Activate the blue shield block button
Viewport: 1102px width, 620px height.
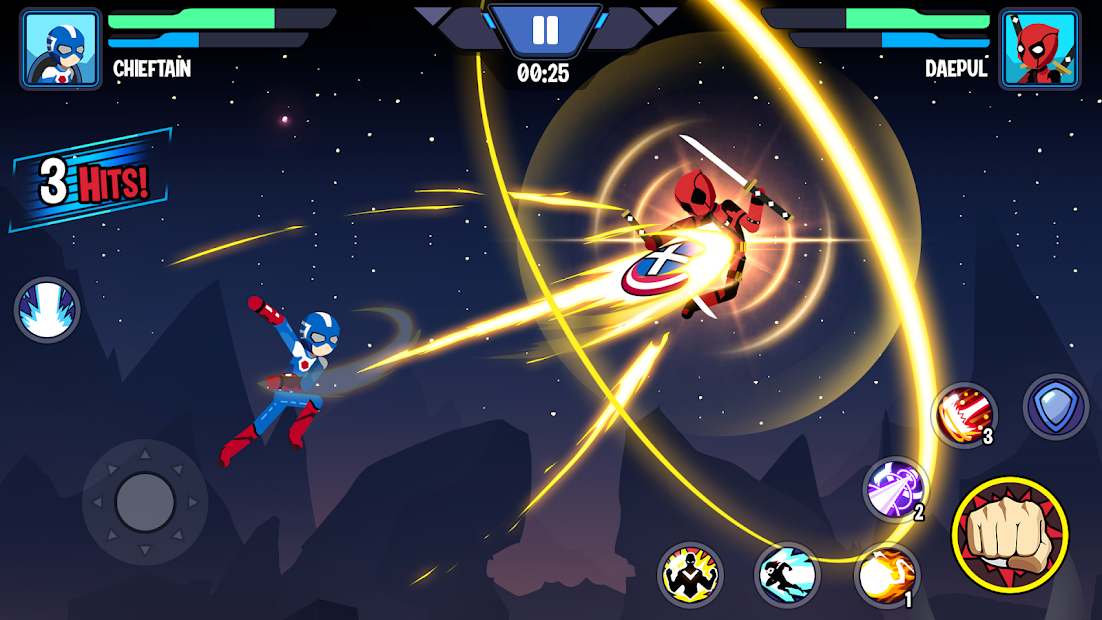(1056, 407)
